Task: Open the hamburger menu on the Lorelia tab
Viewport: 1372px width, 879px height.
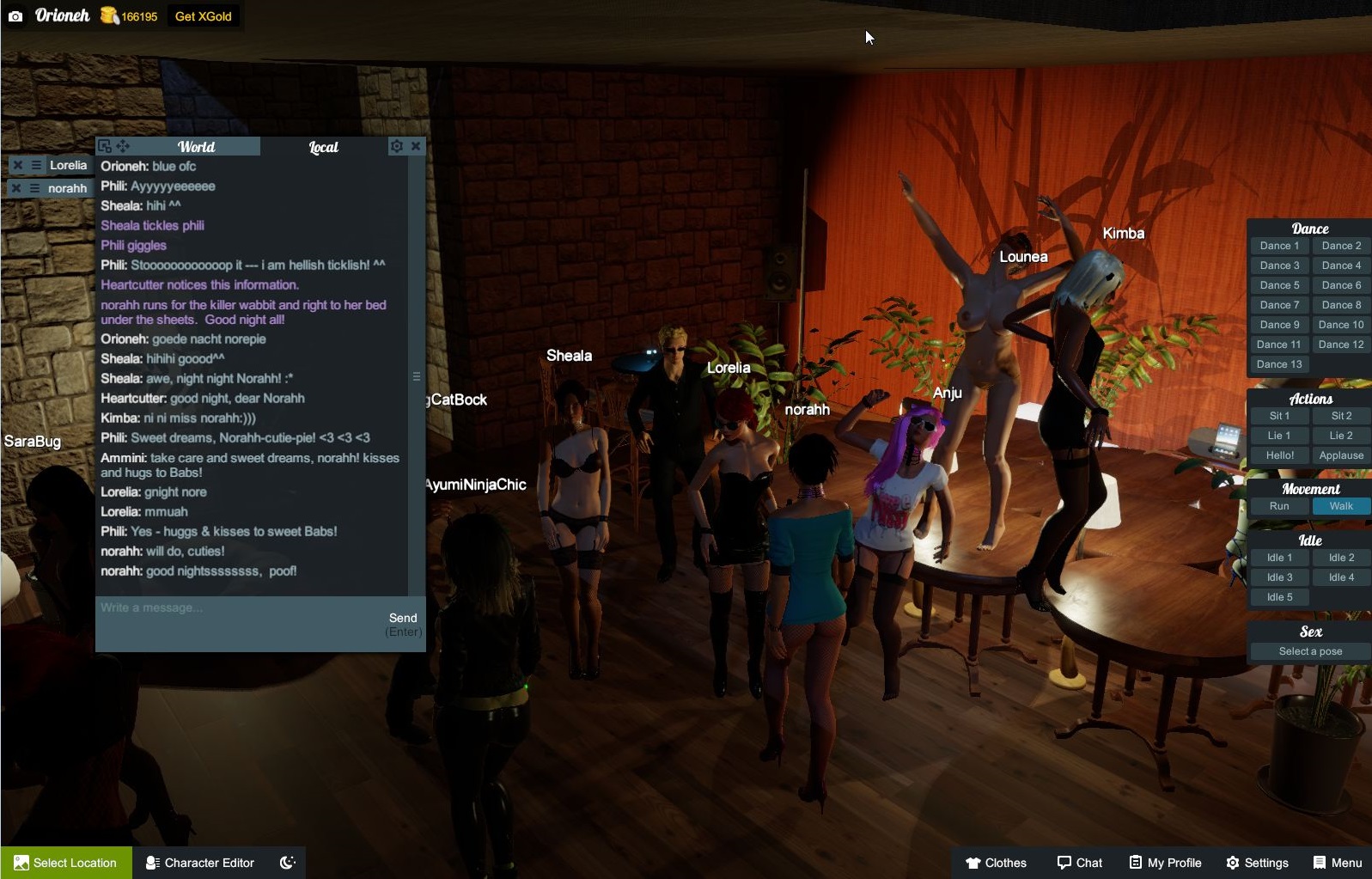Action: coord(34,165)
